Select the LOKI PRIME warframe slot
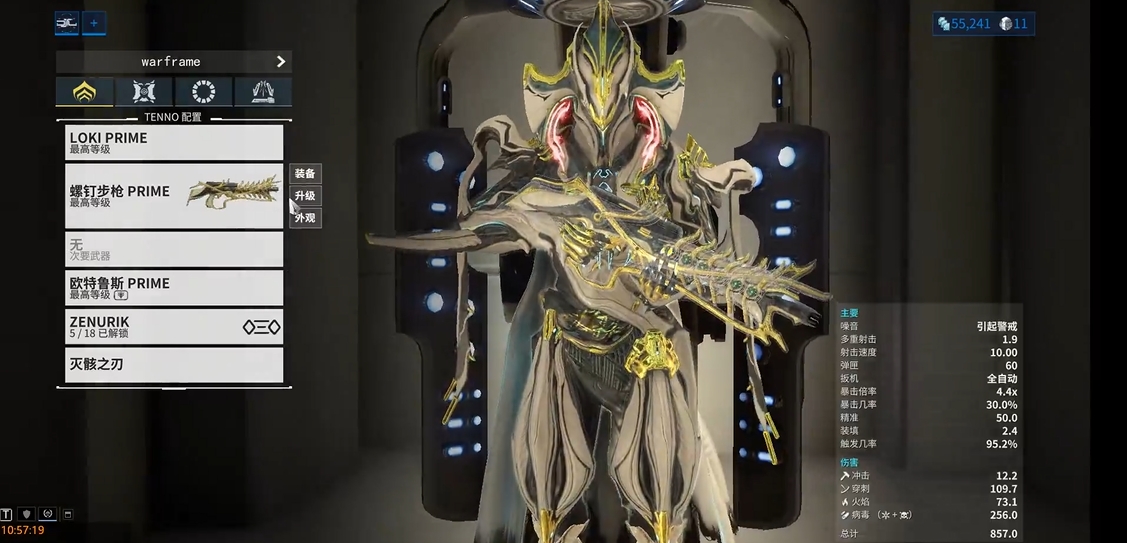The width and height of the screenshot is (1127, 543). coord(174,143)
